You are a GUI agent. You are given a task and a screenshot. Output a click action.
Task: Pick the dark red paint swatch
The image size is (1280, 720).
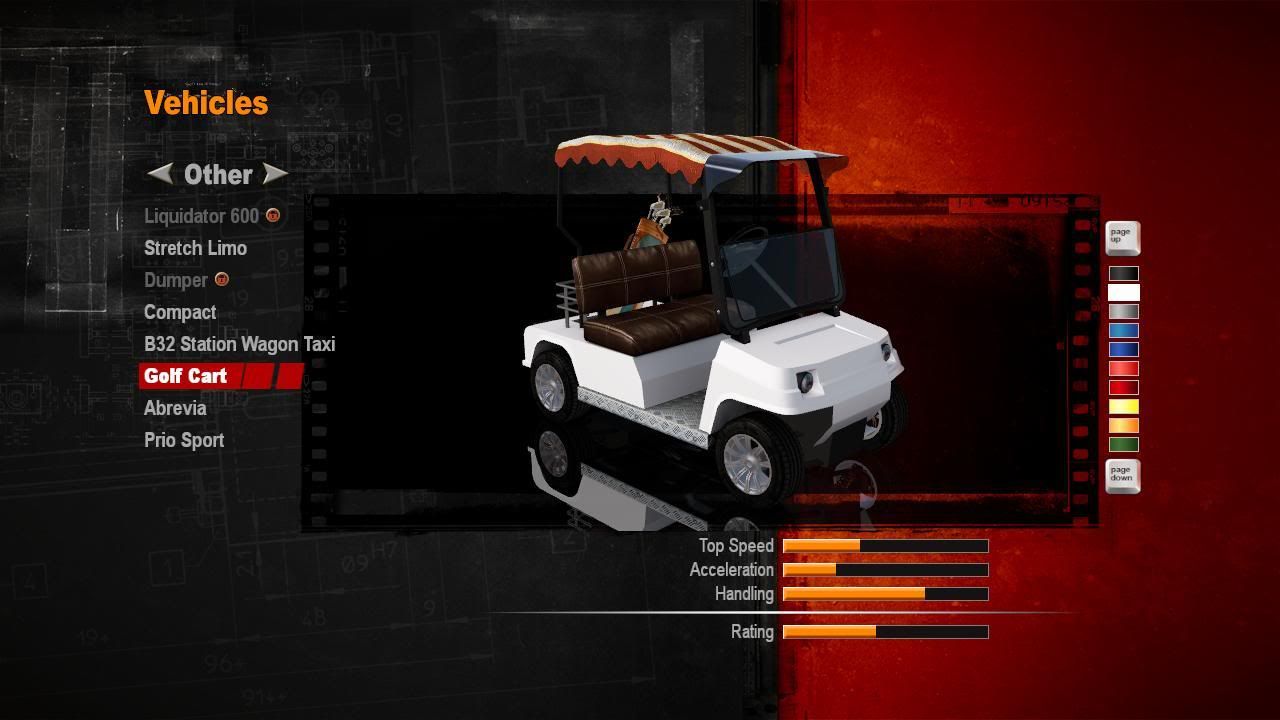pos(1123,387)
